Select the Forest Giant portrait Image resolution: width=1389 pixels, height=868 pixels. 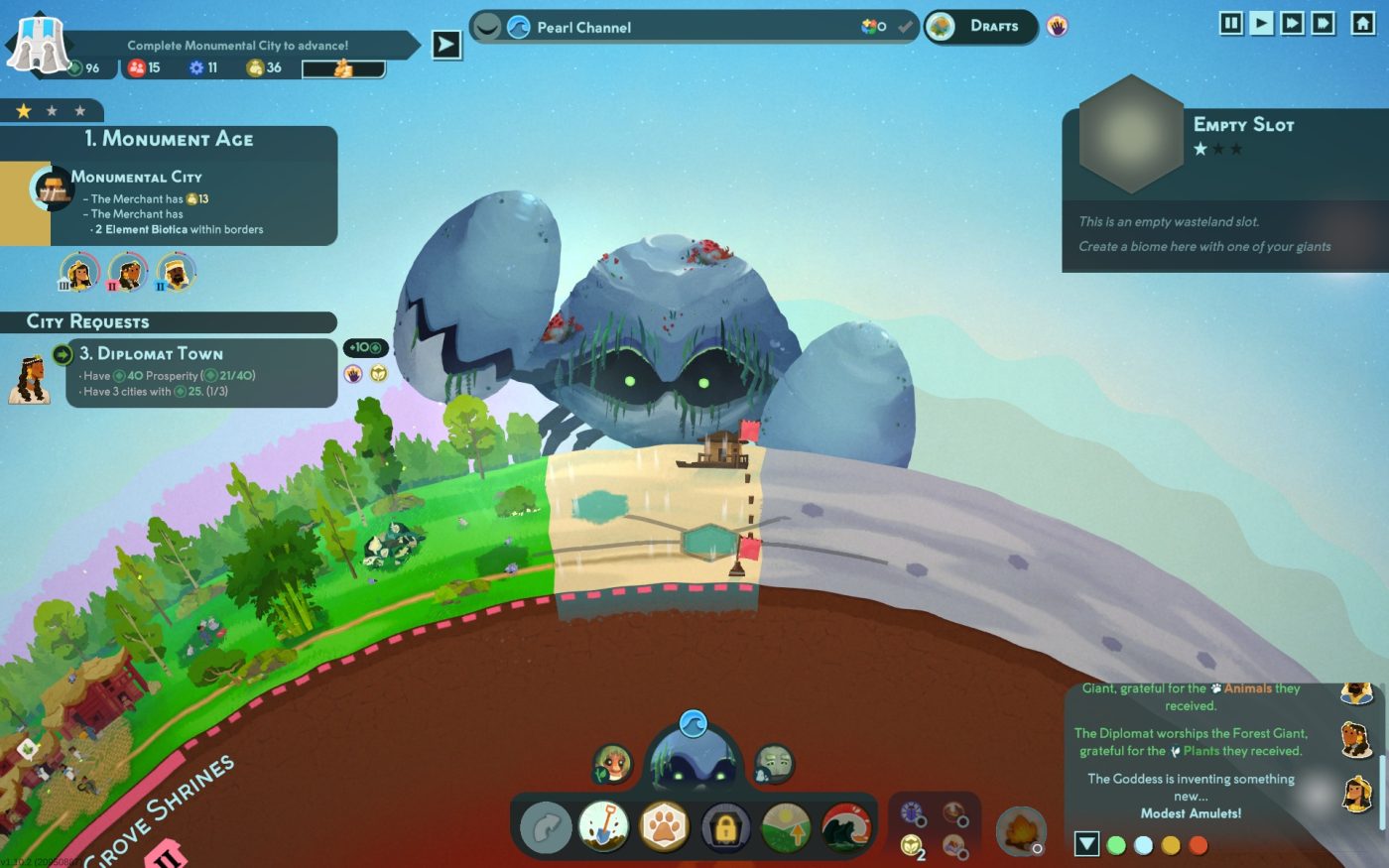[612, 763]
